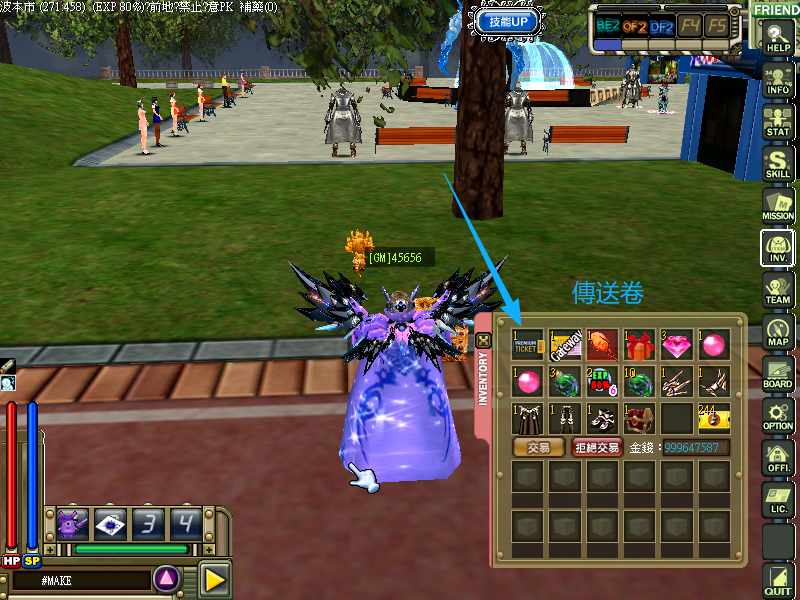Open the MISSION log

(x=777, y=205)
